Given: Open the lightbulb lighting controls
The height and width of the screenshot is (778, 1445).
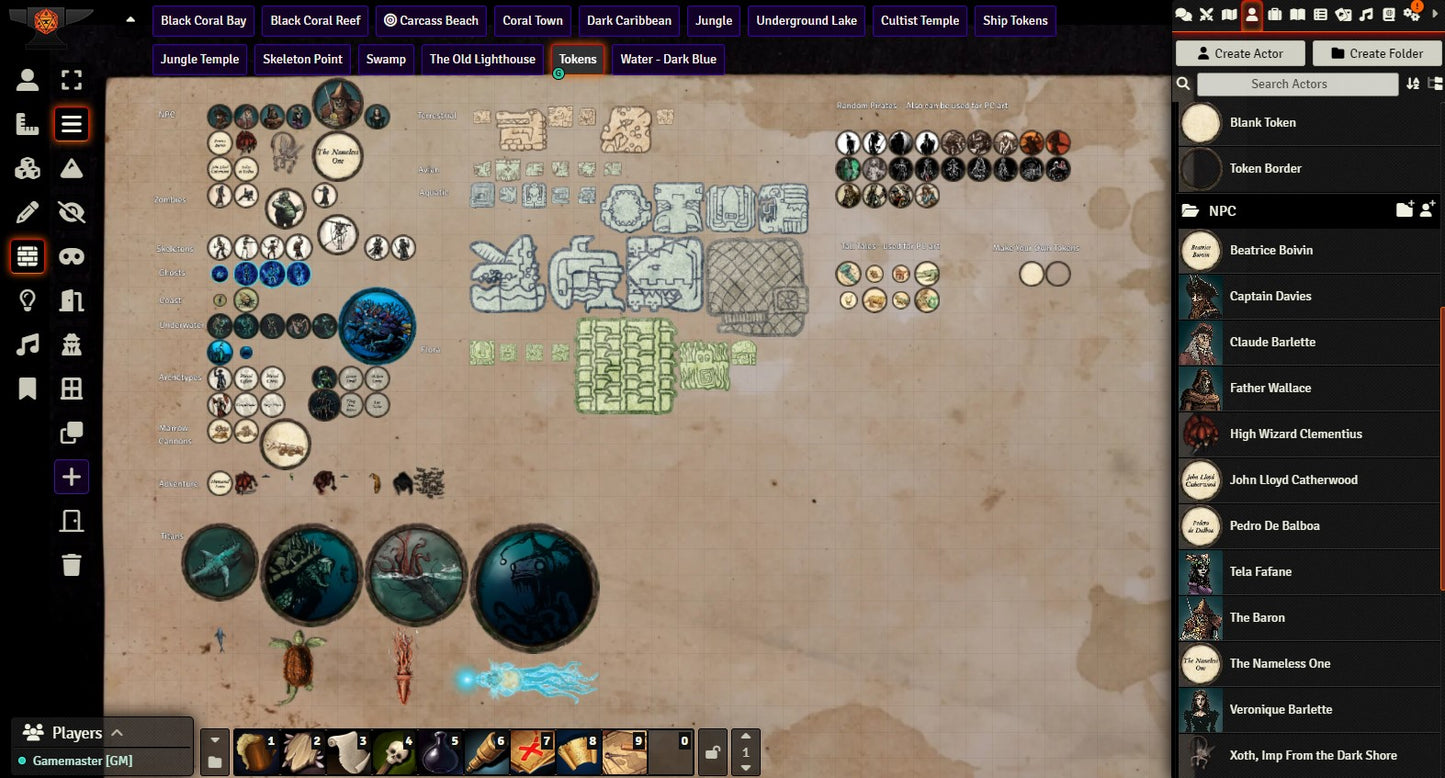Looking at the screenshot, I should (x=28, y=300).
